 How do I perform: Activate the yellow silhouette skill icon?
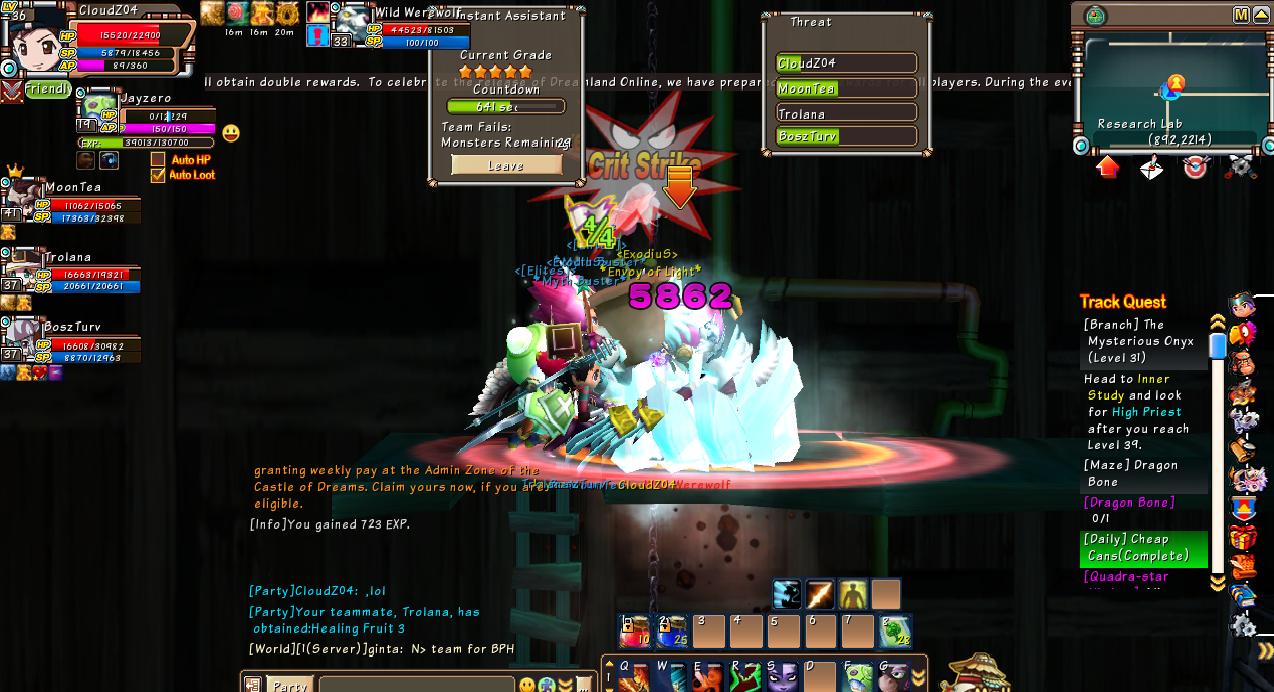(853, 594)
